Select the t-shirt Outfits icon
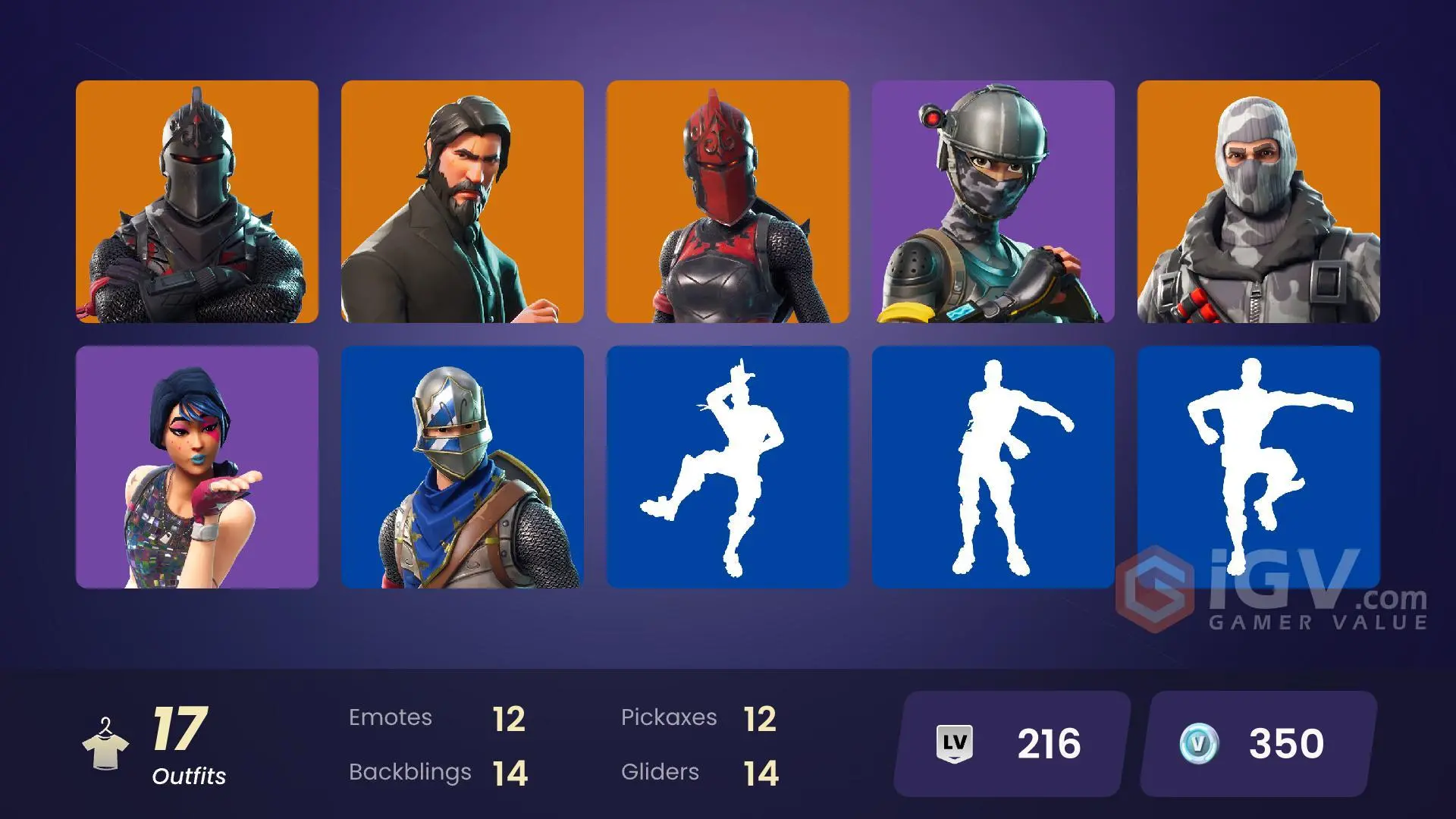 106,747
